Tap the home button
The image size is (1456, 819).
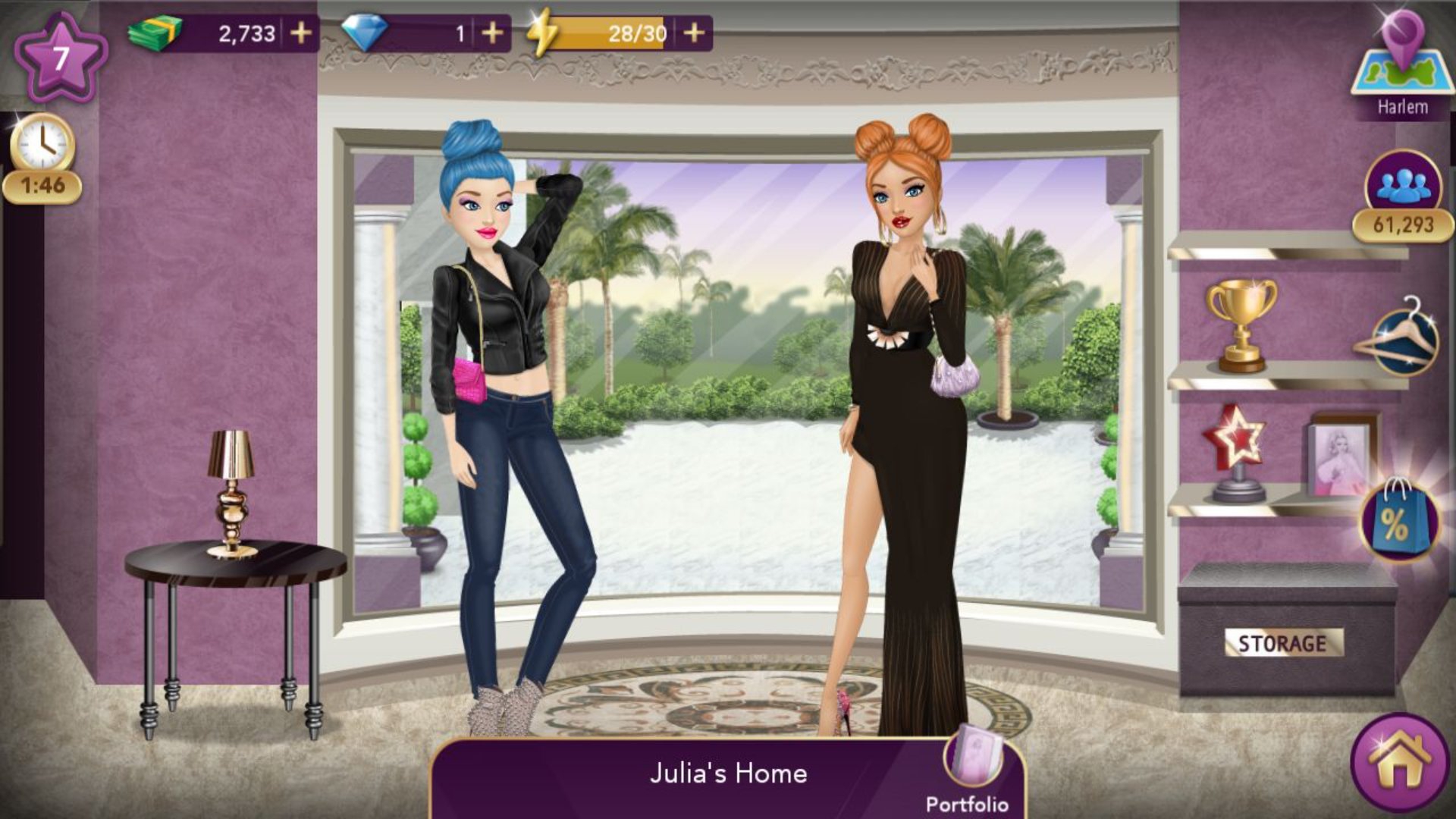[x=1400, y=763]
